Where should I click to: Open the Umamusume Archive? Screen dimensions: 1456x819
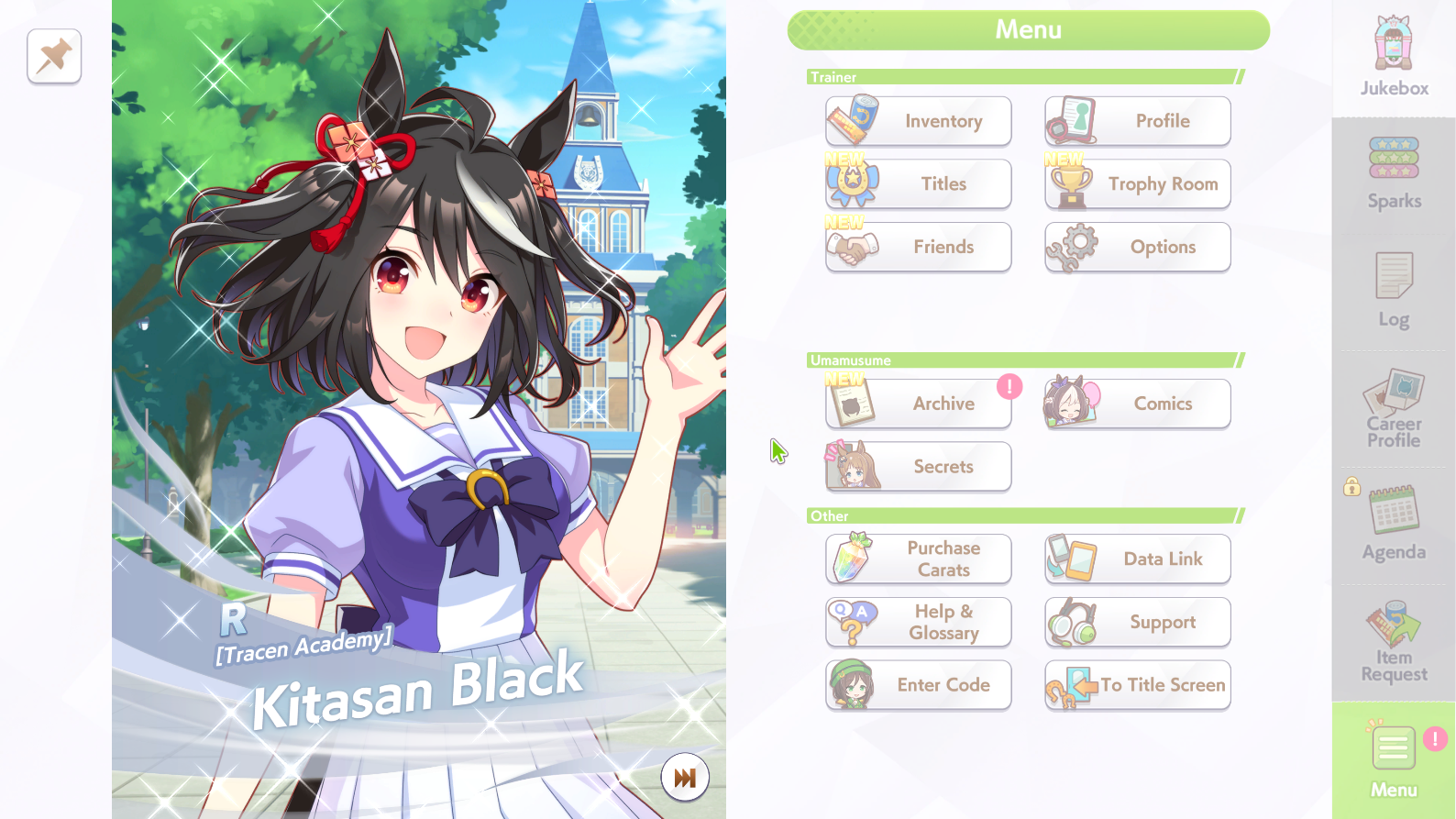(x=918, y=404)
